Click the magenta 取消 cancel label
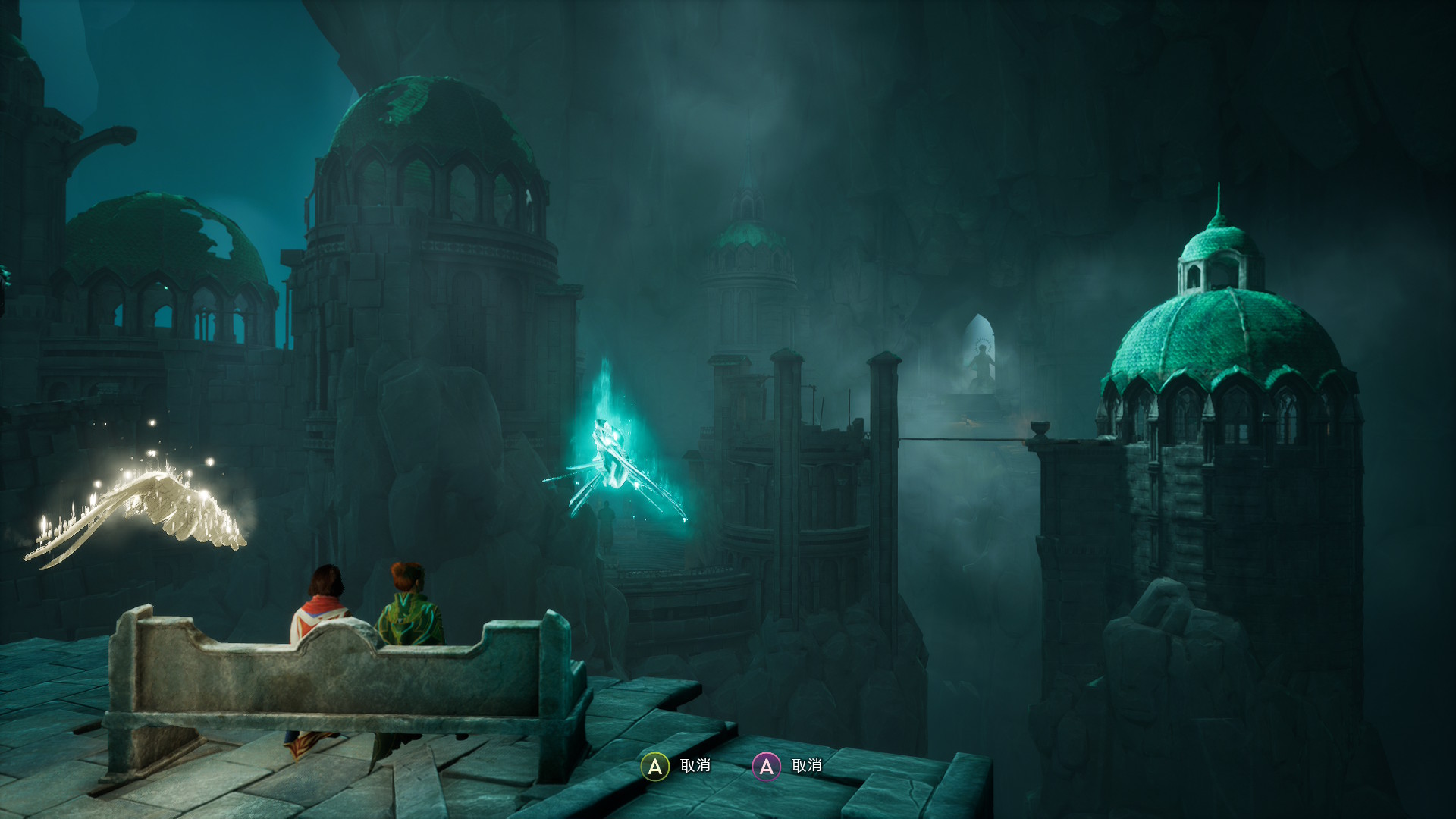The image size is (1456, 819). (807, 767)
